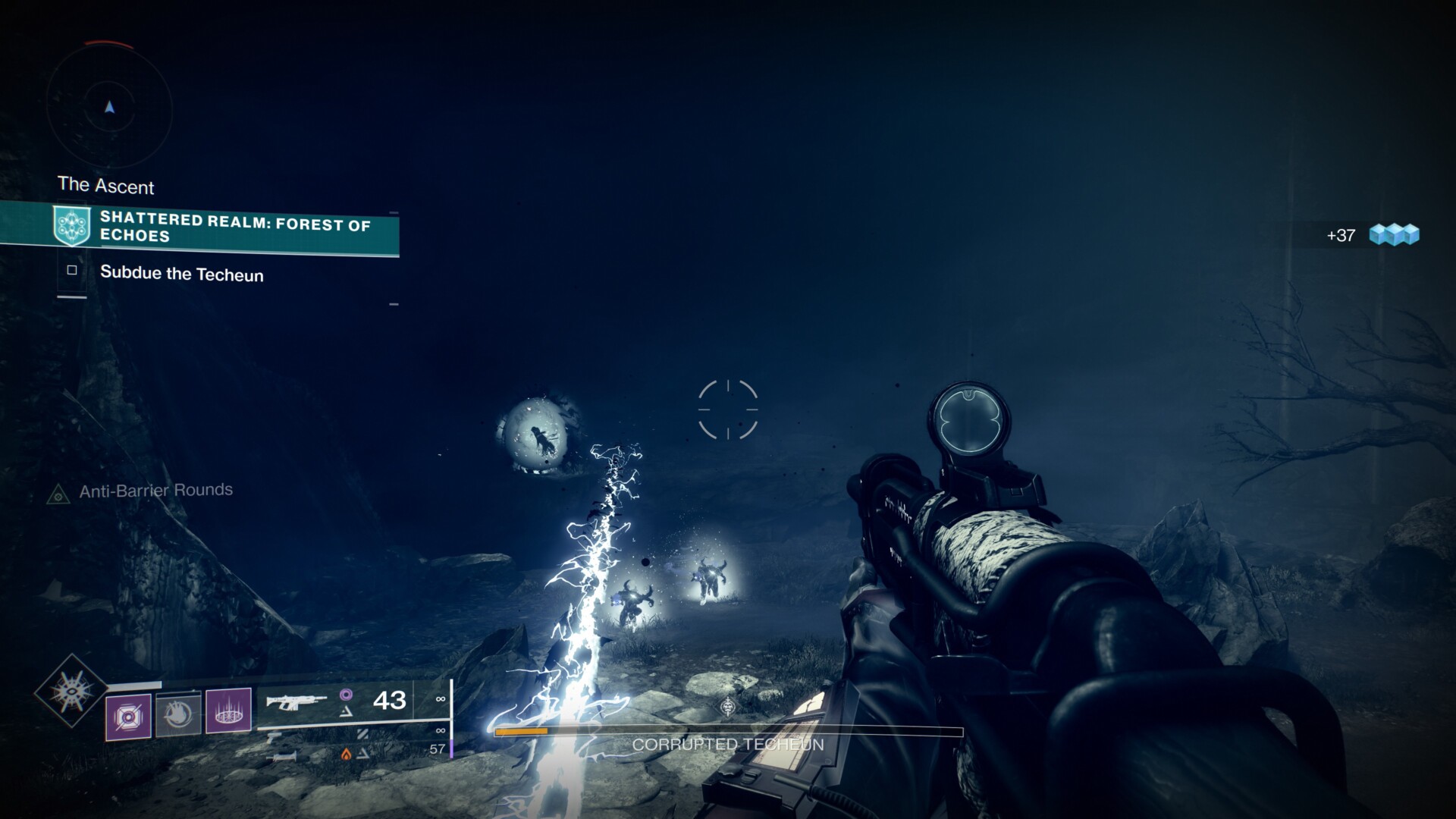The image size is (1456, 819).
Task: Select the equipped auto rifle weapon icon
Action: click(x=297, y=701)
